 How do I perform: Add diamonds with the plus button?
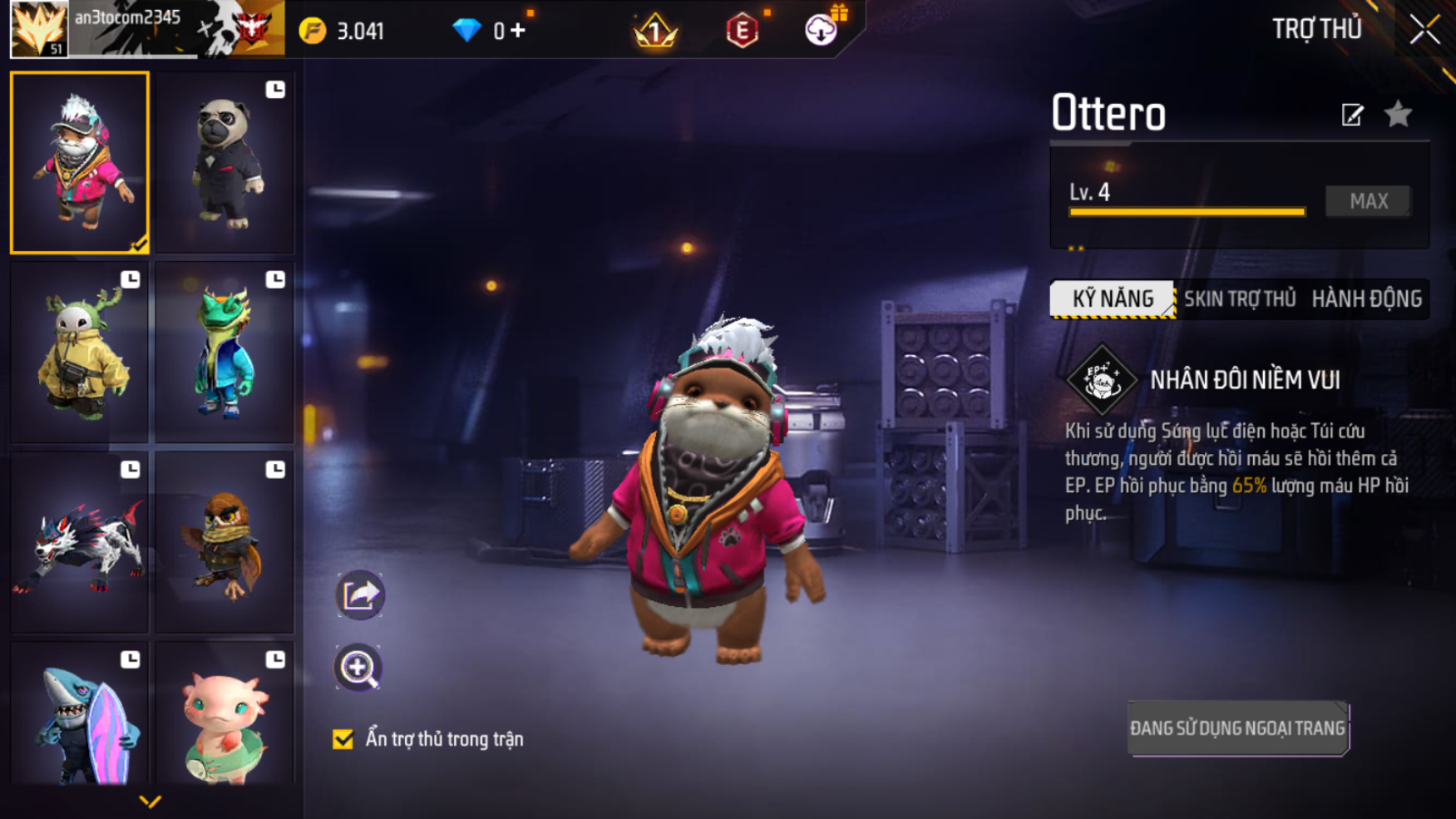click(x=519, y=31)
